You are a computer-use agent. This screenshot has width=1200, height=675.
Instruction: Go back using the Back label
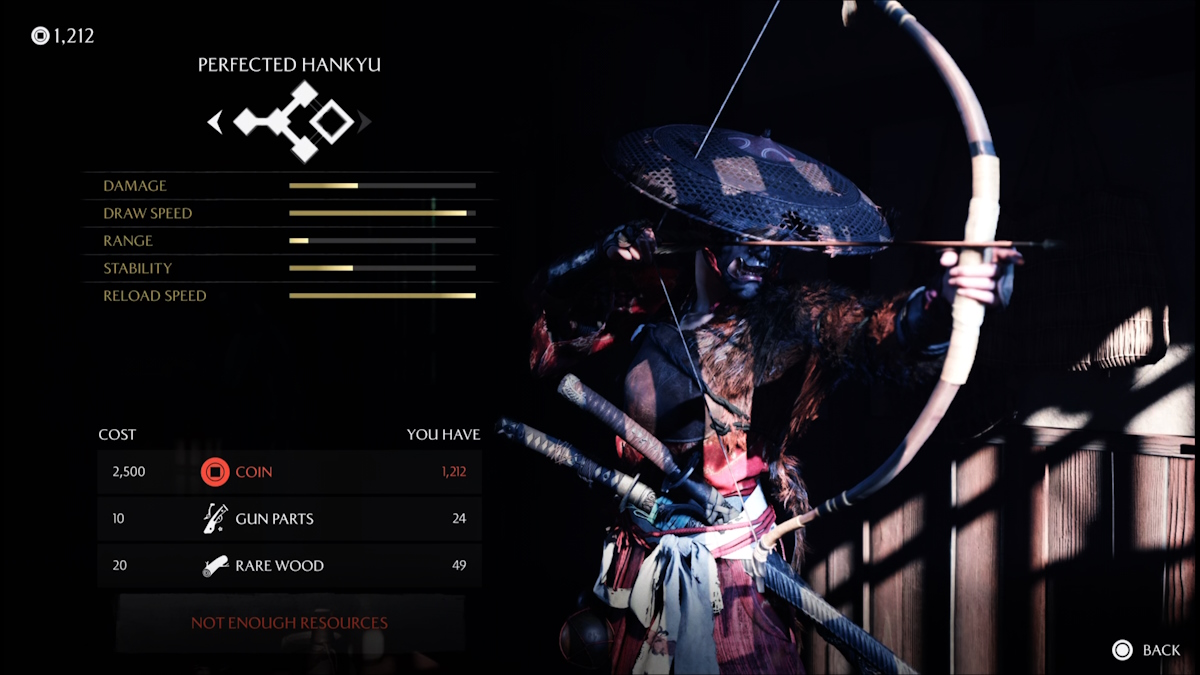tap(1160, 650)
